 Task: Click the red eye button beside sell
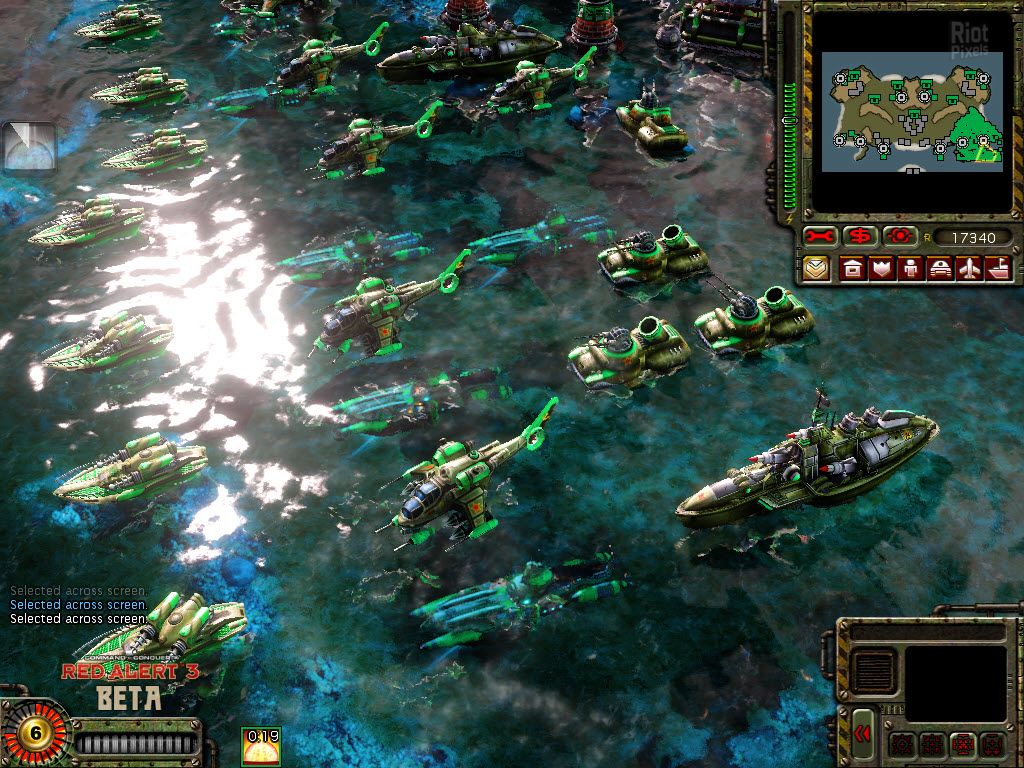point(900,237)
